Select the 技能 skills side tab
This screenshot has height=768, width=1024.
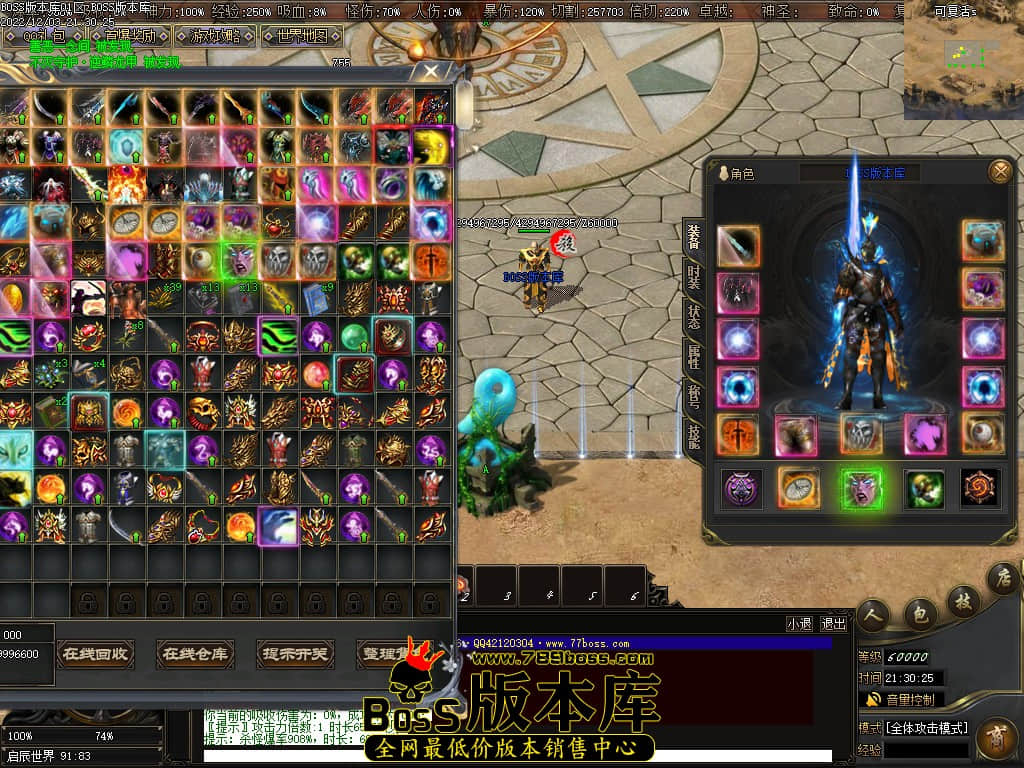[x=693, y=435]
